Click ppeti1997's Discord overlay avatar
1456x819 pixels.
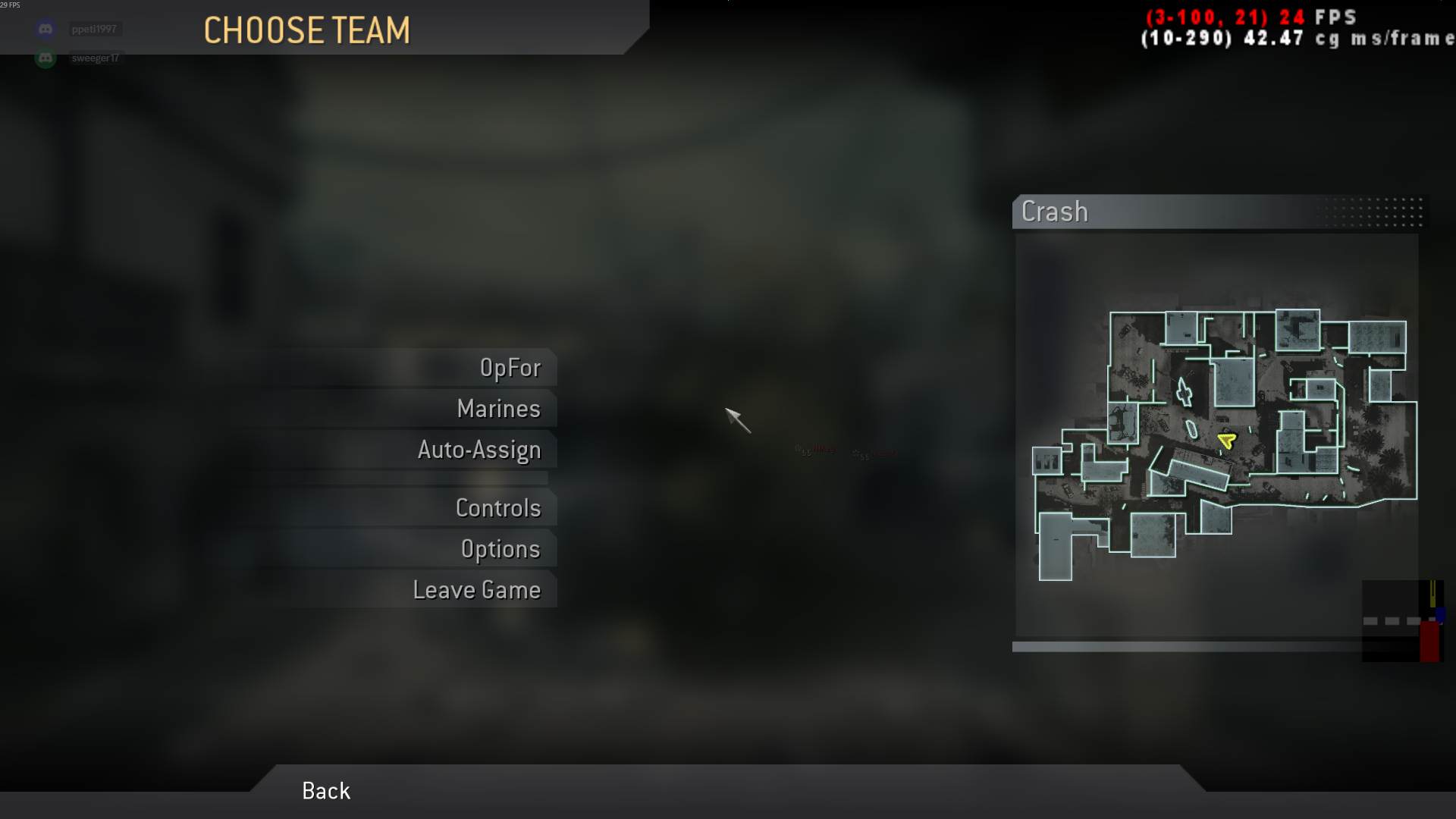pyautogui.click(x=44, y=28)
